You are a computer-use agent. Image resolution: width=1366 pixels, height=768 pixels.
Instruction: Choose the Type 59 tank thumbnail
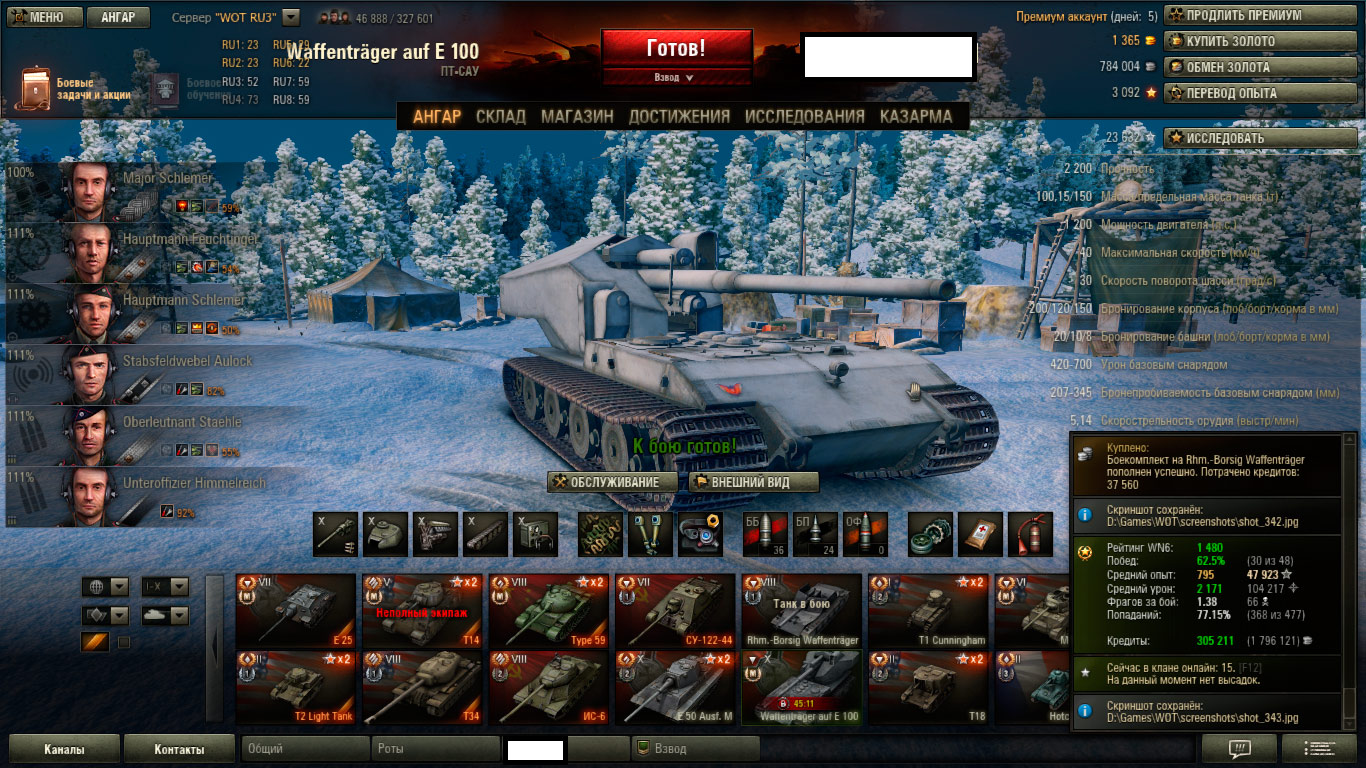(x=548, y=610)
